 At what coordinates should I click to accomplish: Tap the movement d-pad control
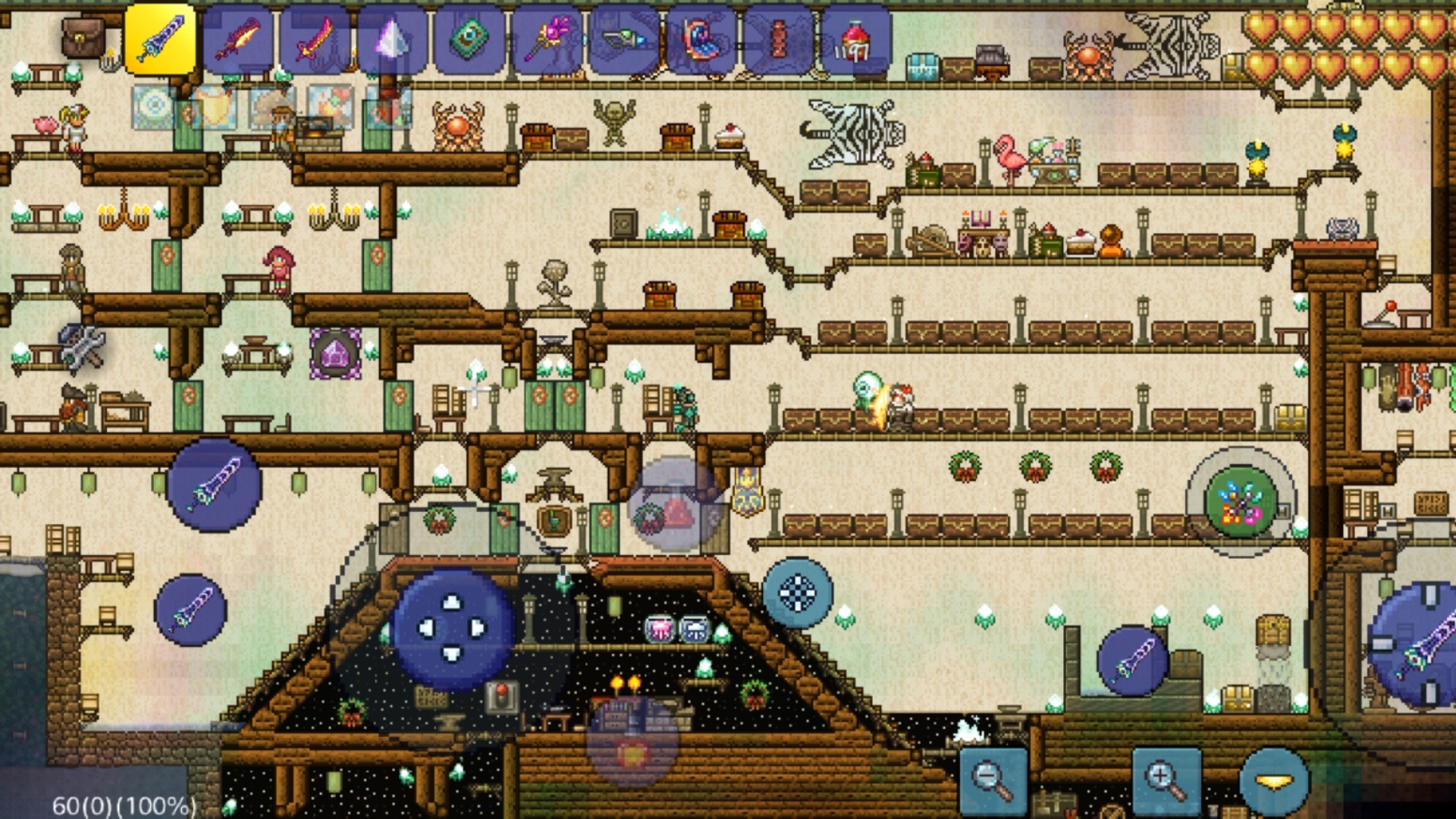(452, 628)
